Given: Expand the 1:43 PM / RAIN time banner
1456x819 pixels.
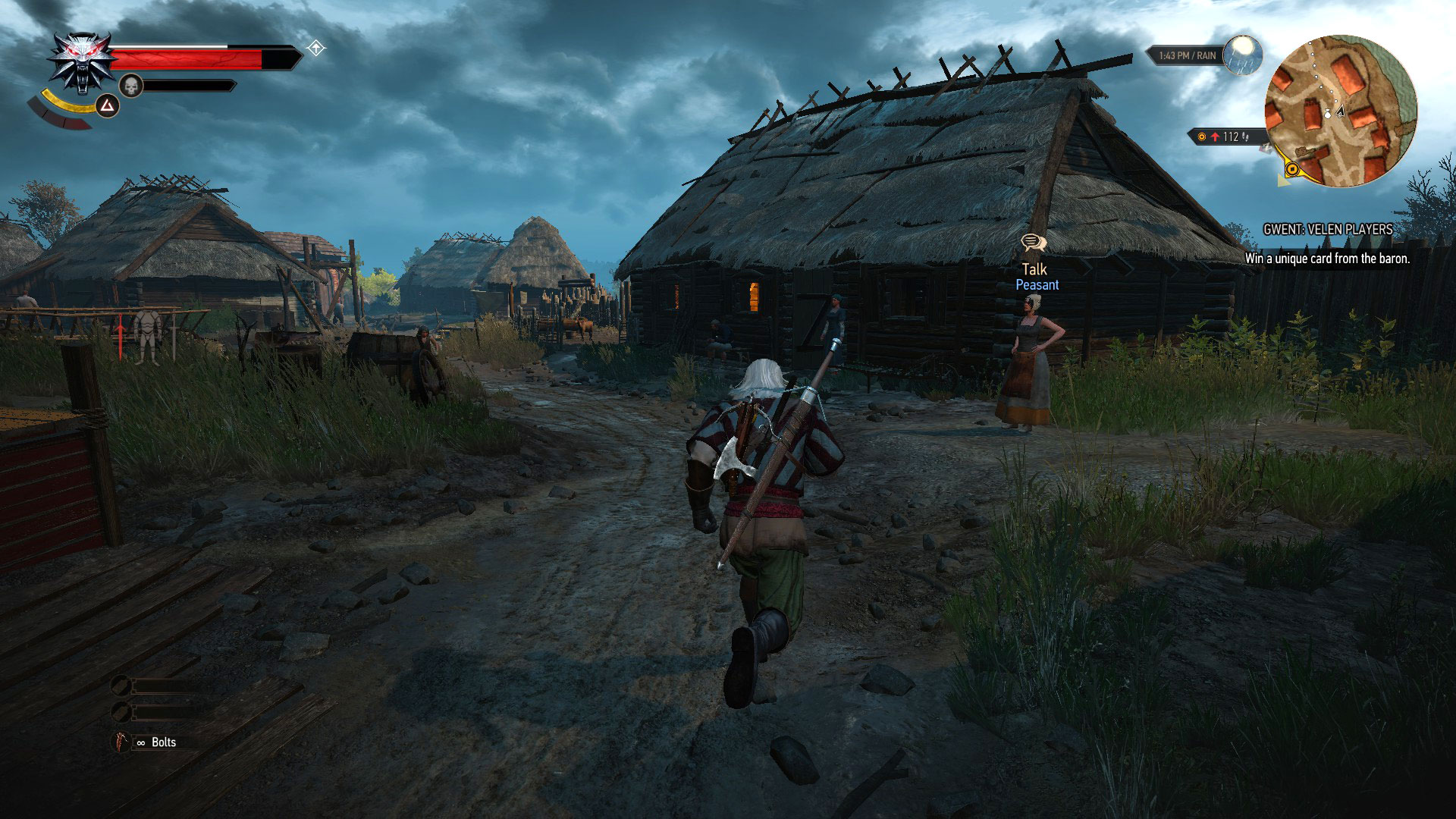Looking at the screenshot, I should (1187, 55).
